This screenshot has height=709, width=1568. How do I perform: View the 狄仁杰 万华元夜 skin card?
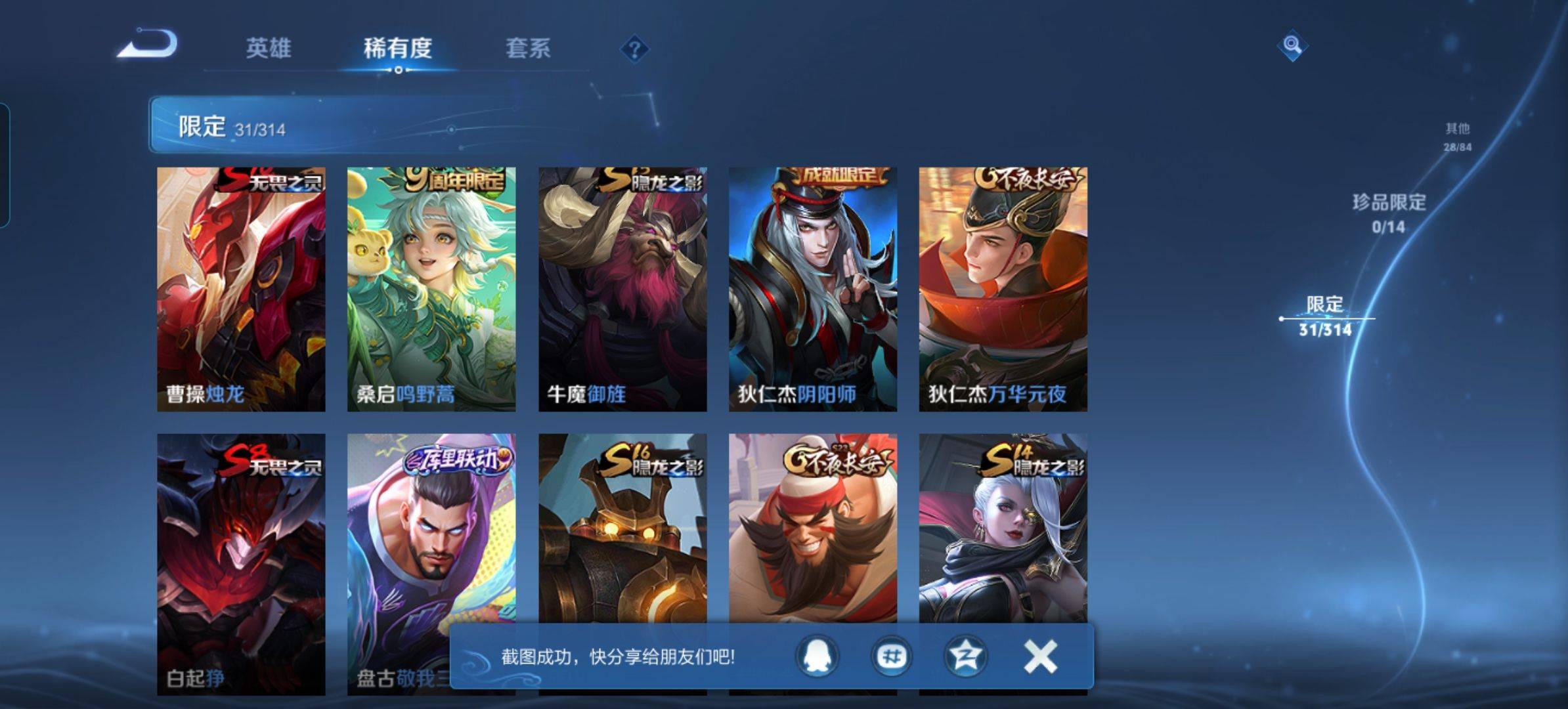[x=1003, y=289]
